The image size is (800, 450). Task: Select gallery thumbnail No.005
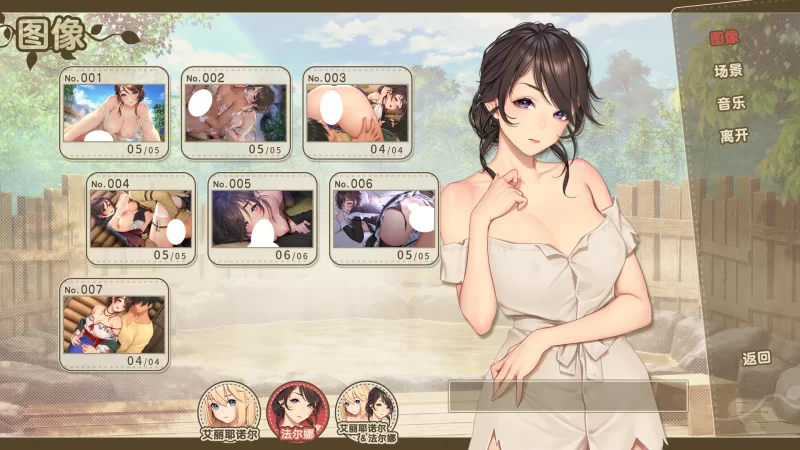tap(262, 218)
